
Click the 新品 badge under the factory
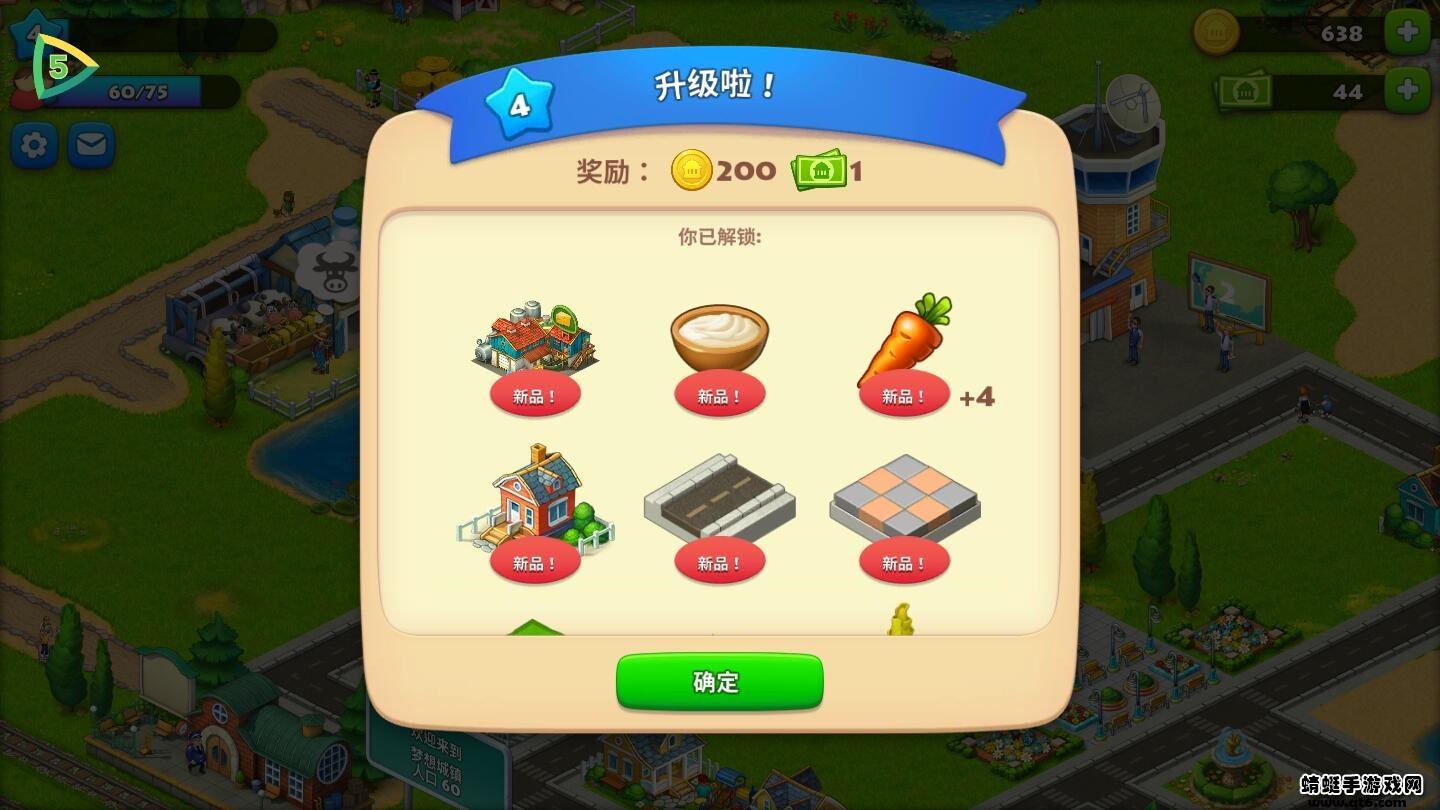click(x=535, y=393)
